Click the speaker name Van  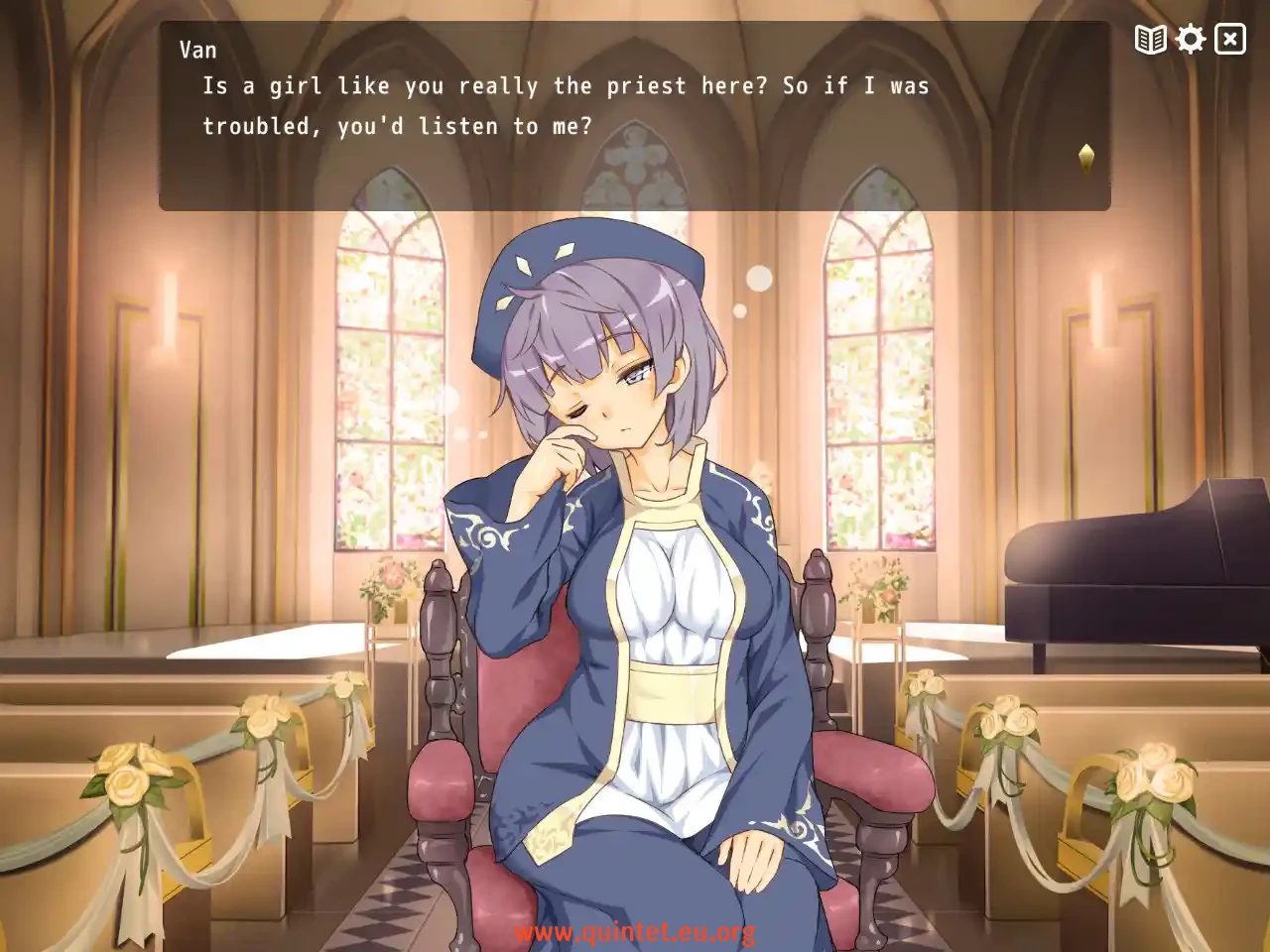click(x=196, y=49)
